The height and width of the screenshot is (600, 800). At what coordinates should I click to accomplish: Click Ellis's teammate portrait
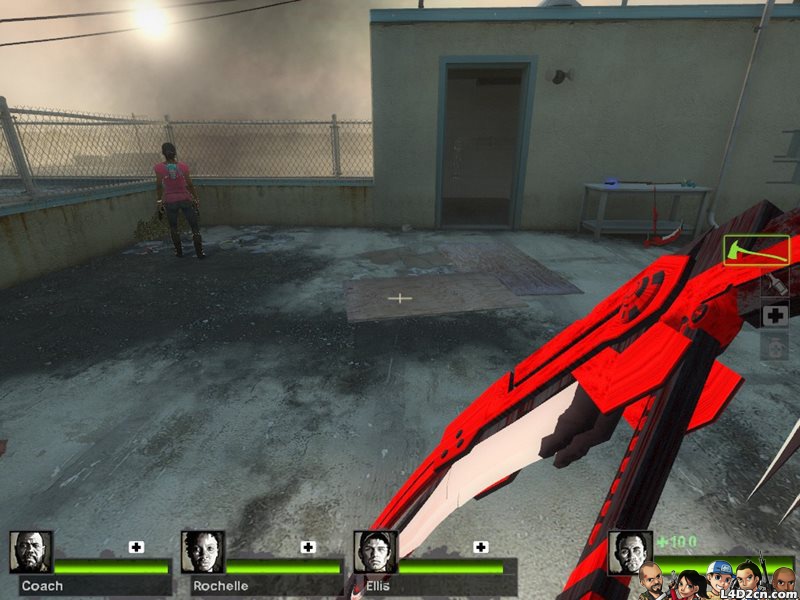point(376,552)
